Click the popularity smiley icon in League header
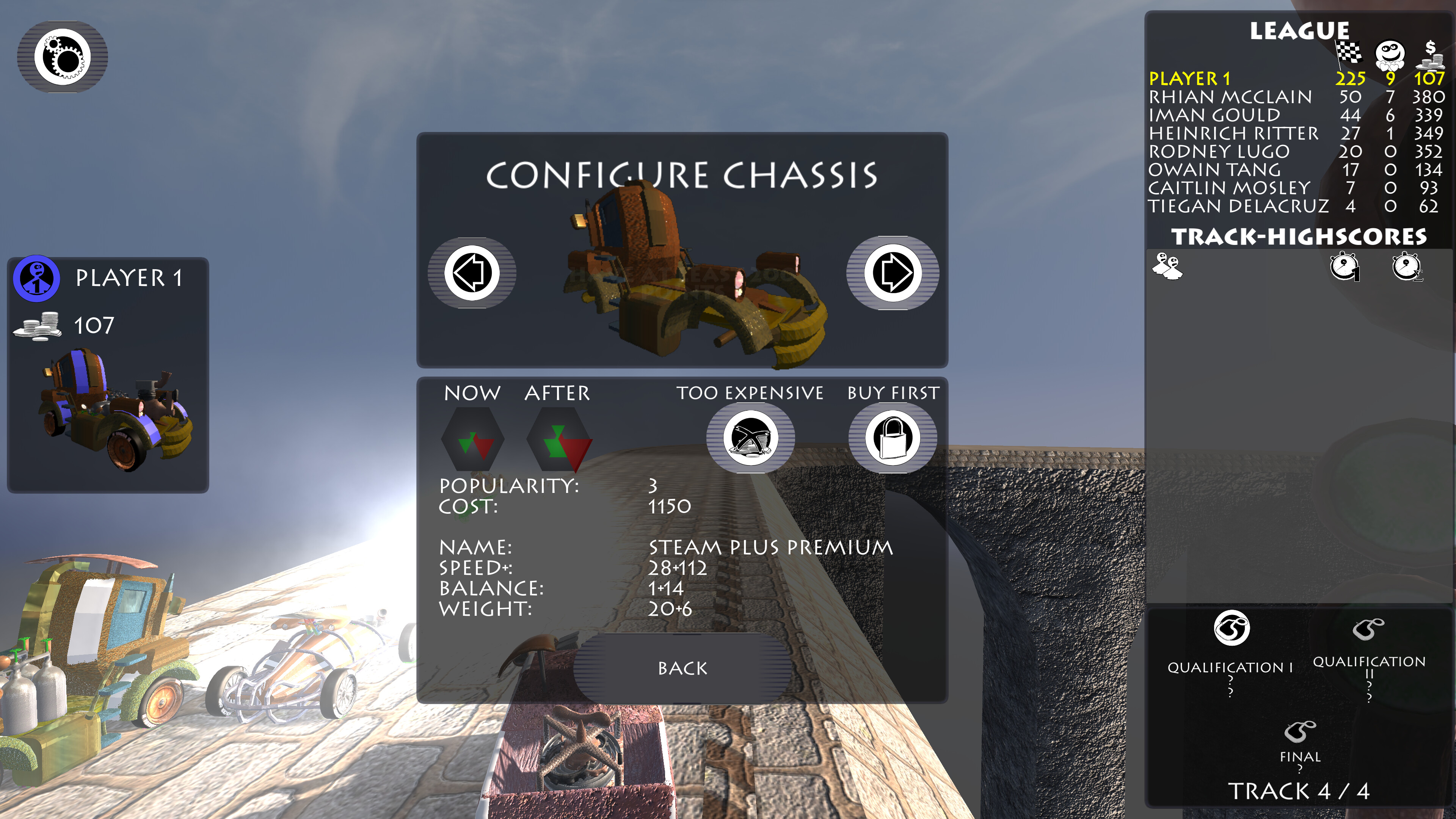The image size is (1456, 819). coord(1390,54)
